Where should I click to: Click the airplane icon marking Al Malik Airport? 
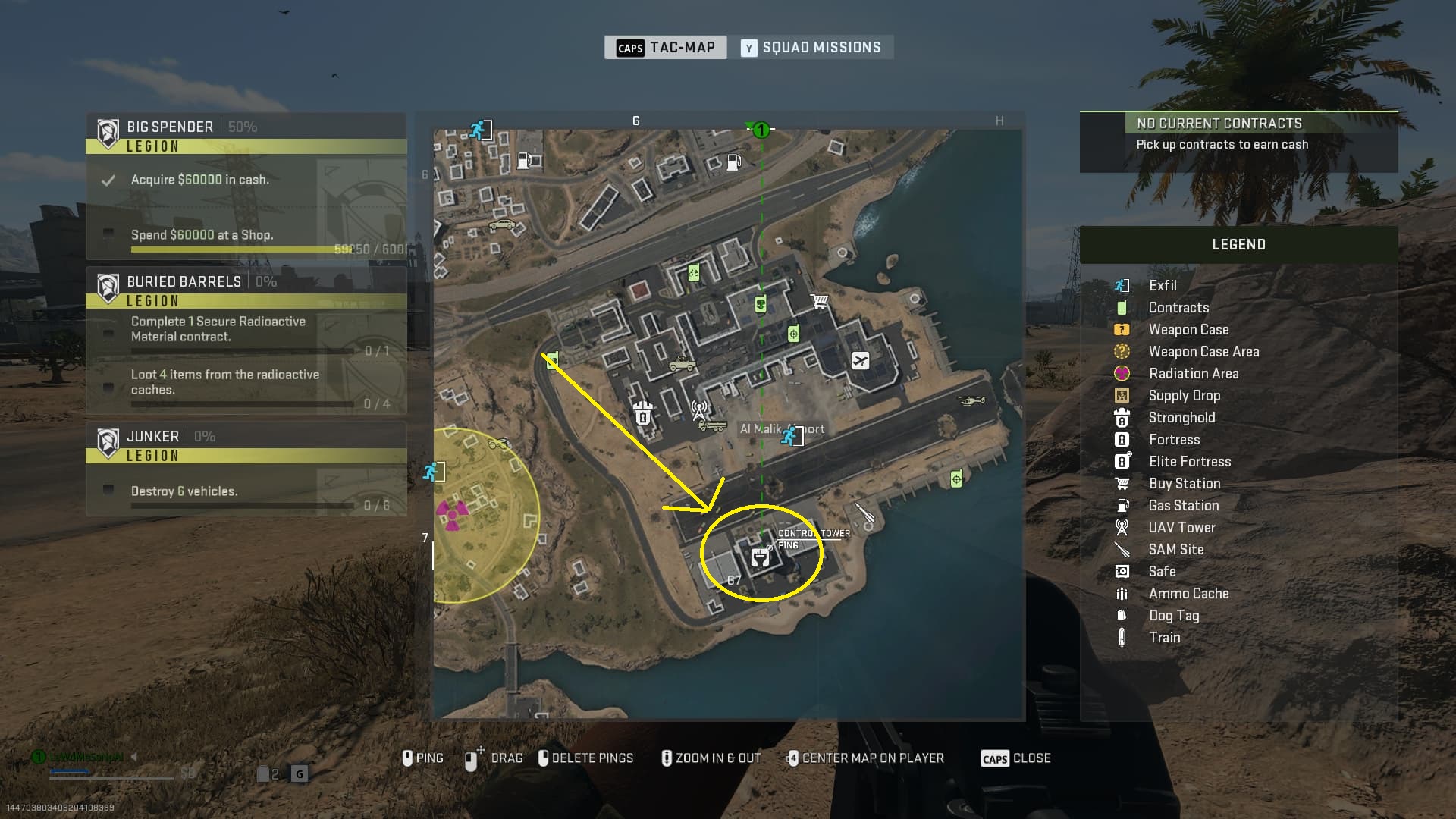tap(861, 361)
